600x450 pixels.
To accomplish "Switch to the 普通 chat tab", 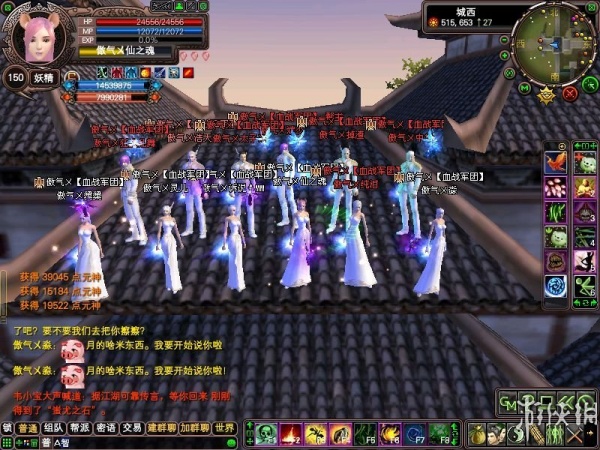I will 26,428.
